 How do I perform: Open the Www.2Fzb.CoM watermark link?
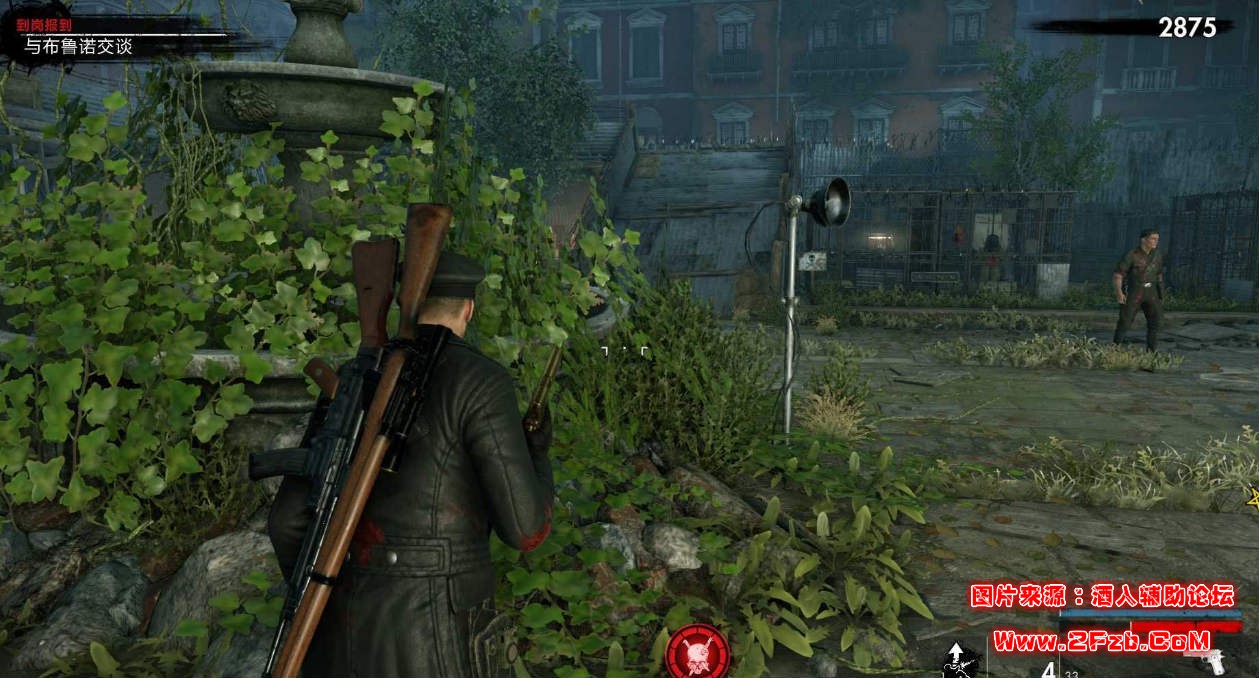click(x=1101, y=640)
